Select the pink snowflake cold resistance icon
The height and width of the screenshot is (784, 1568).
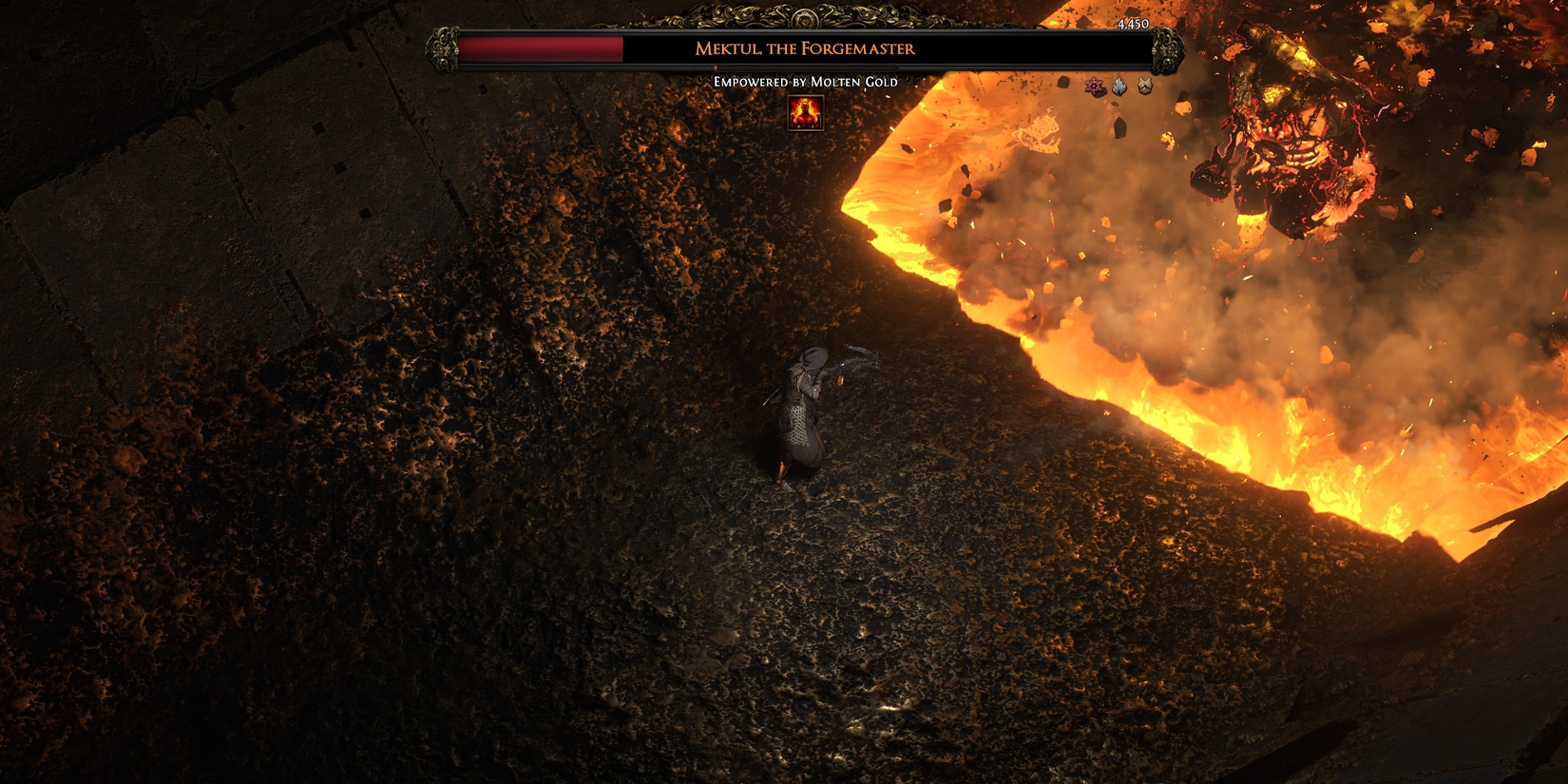pos(1095,86)
